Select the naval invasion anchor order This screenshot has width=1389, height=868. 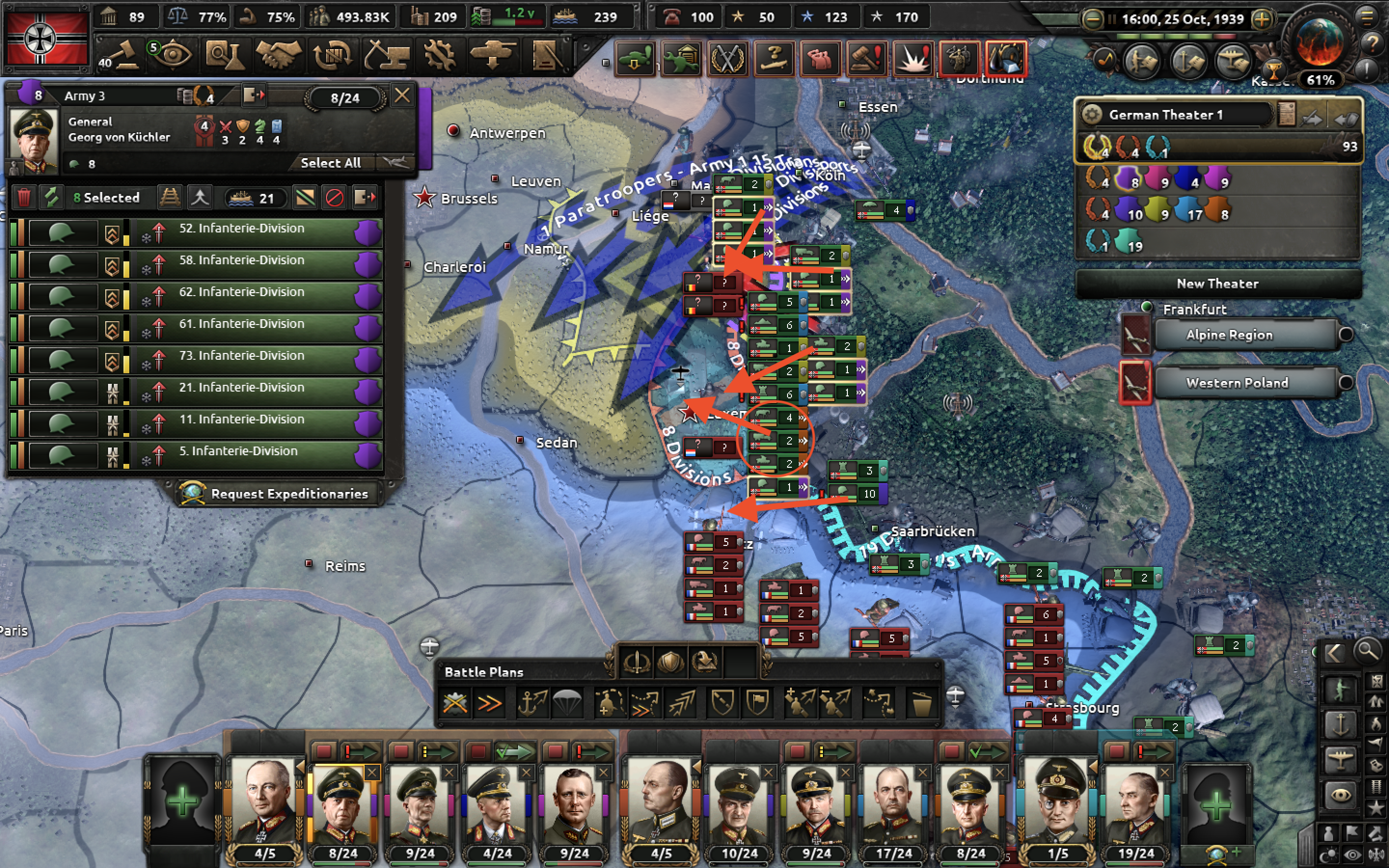tap(533, 702)
